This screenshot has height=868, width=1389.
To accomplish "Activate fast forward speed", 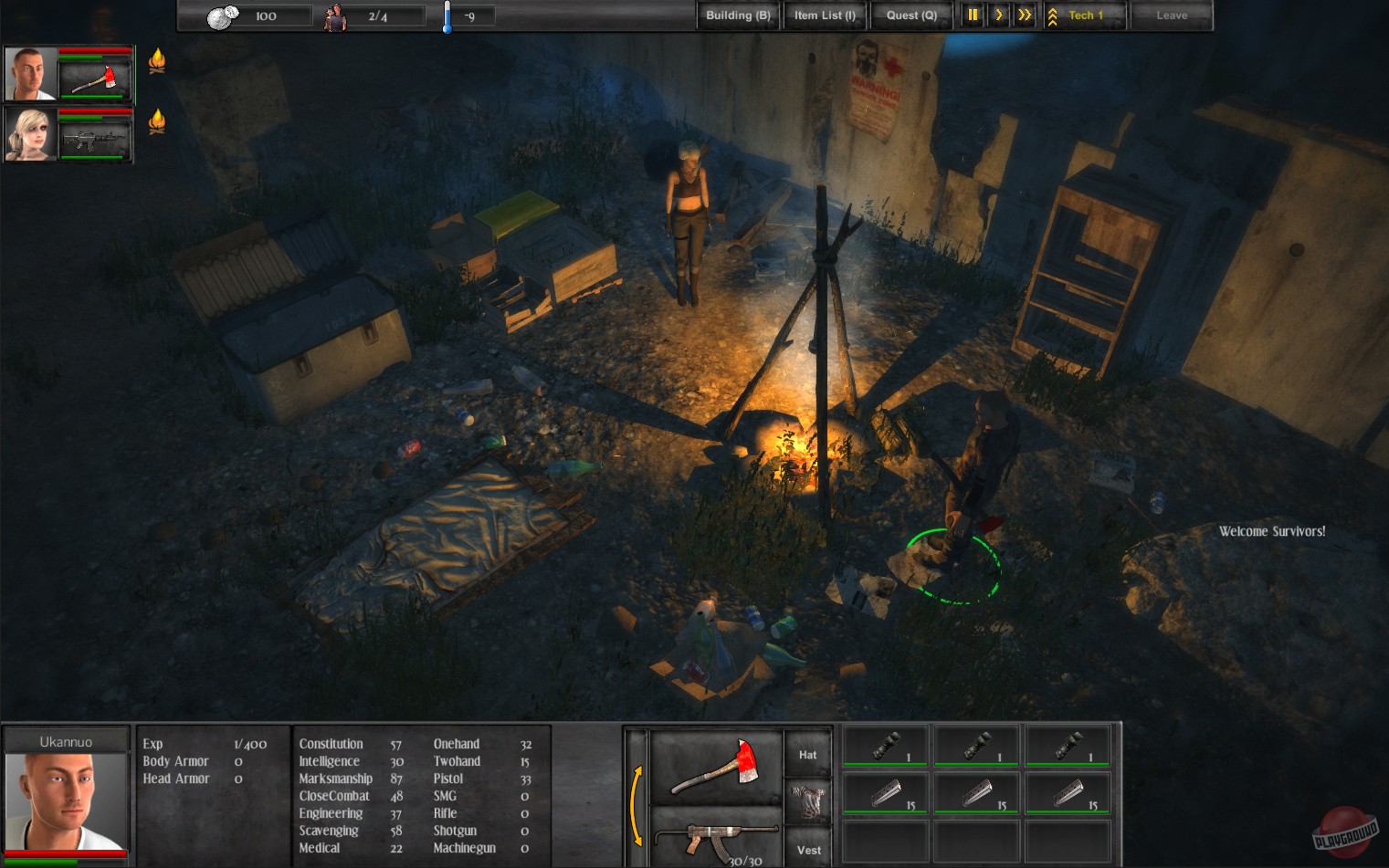I will [x=1023, y=15].
